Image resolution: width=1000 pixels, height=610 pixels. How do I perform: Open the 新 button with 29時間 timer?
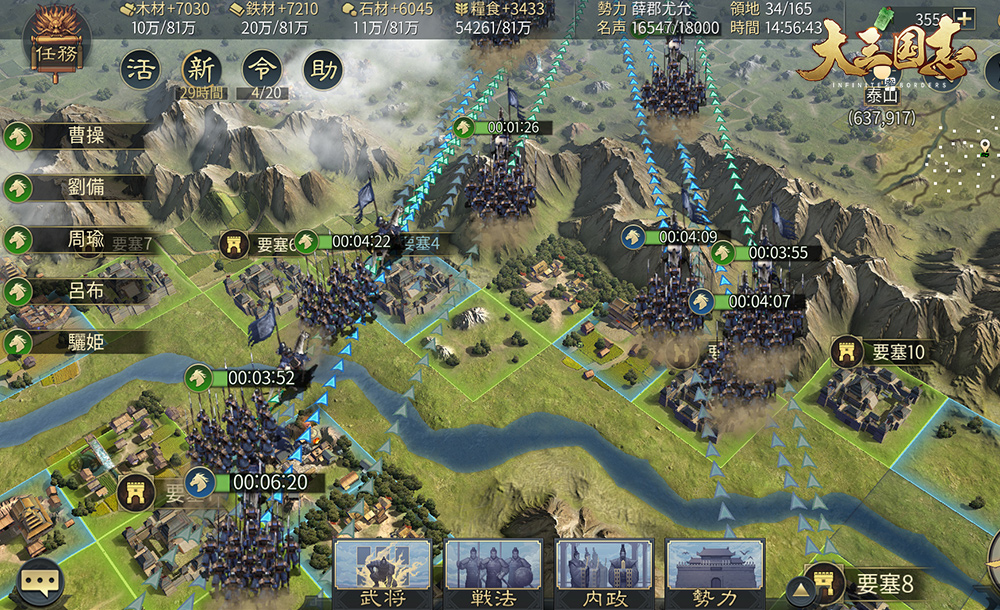click(x=202, y=70)
